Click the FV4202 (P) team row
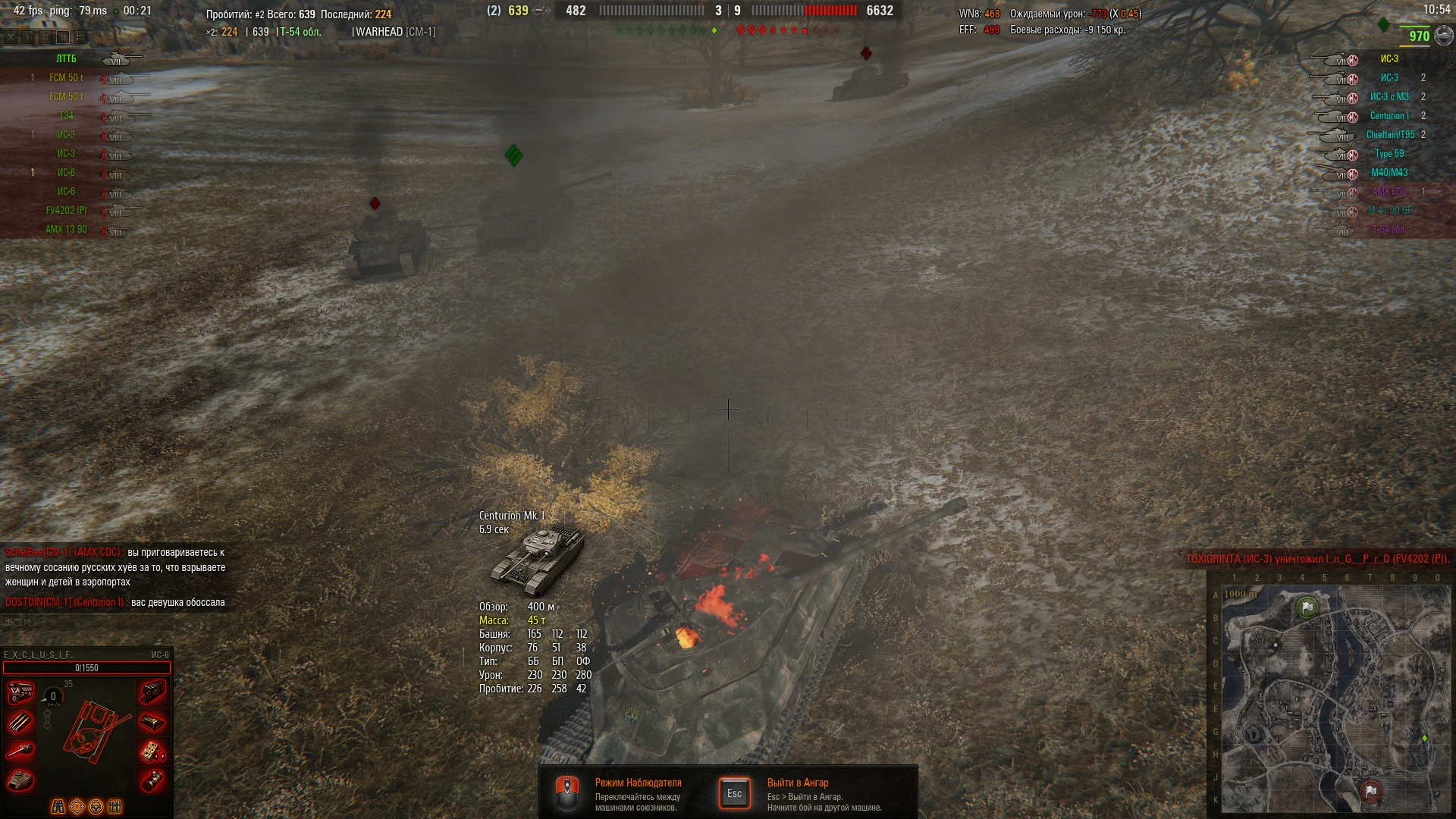Image resolution: width=1456 pixels, height=819 pixels. (67, 211)
